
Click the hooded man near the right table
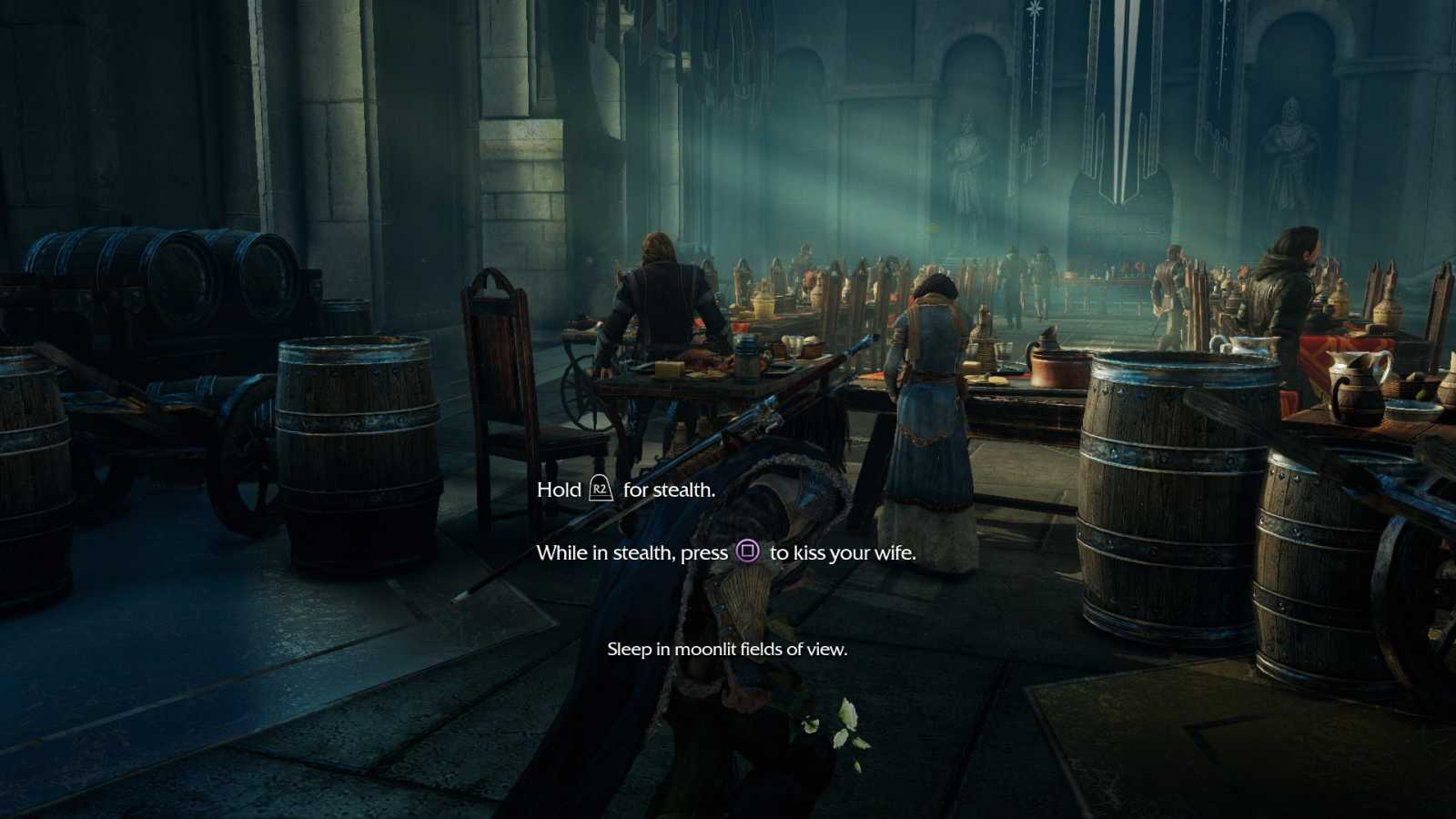click(1288, 282)
